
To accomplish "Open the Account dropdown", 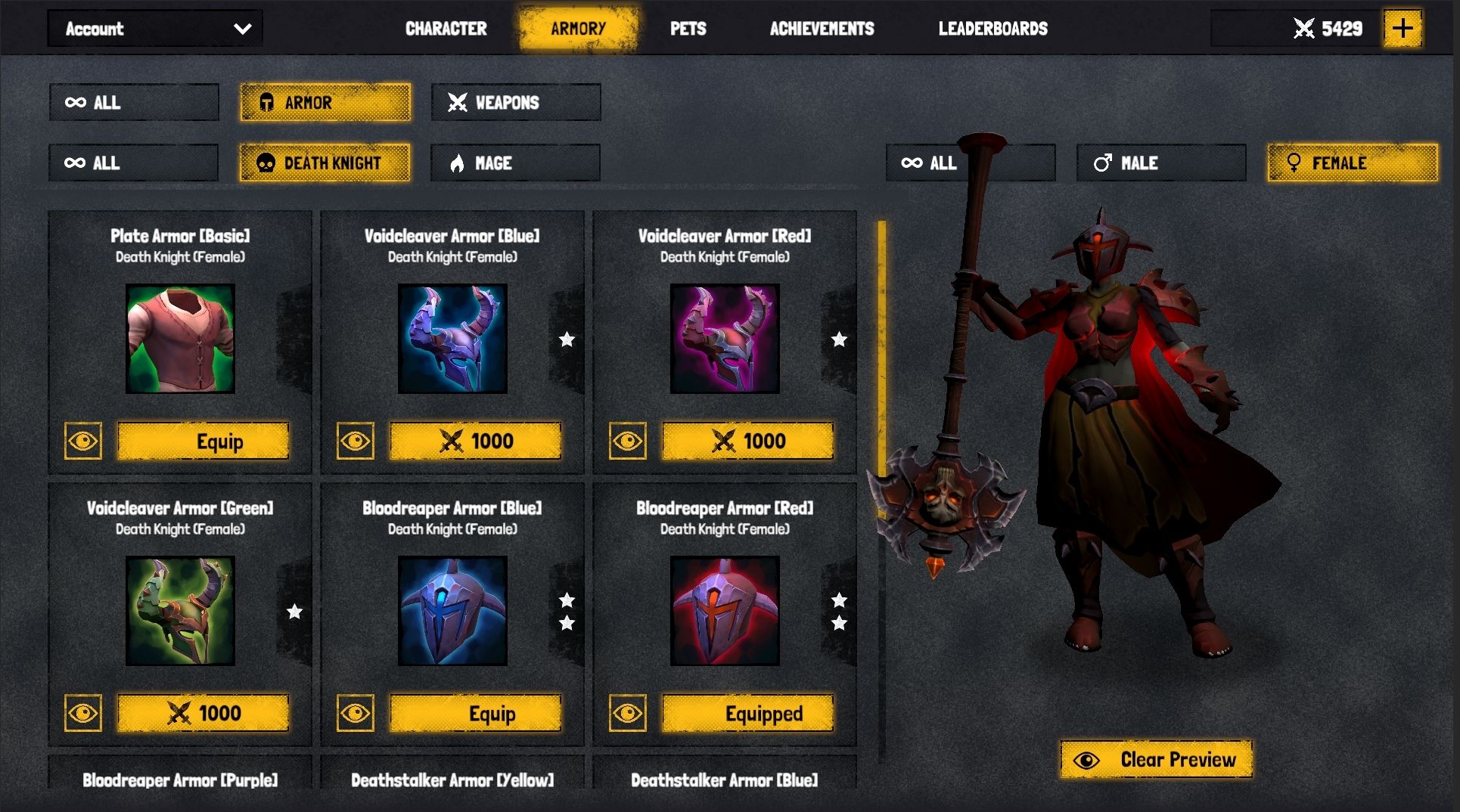I will (x=155, y=29).
